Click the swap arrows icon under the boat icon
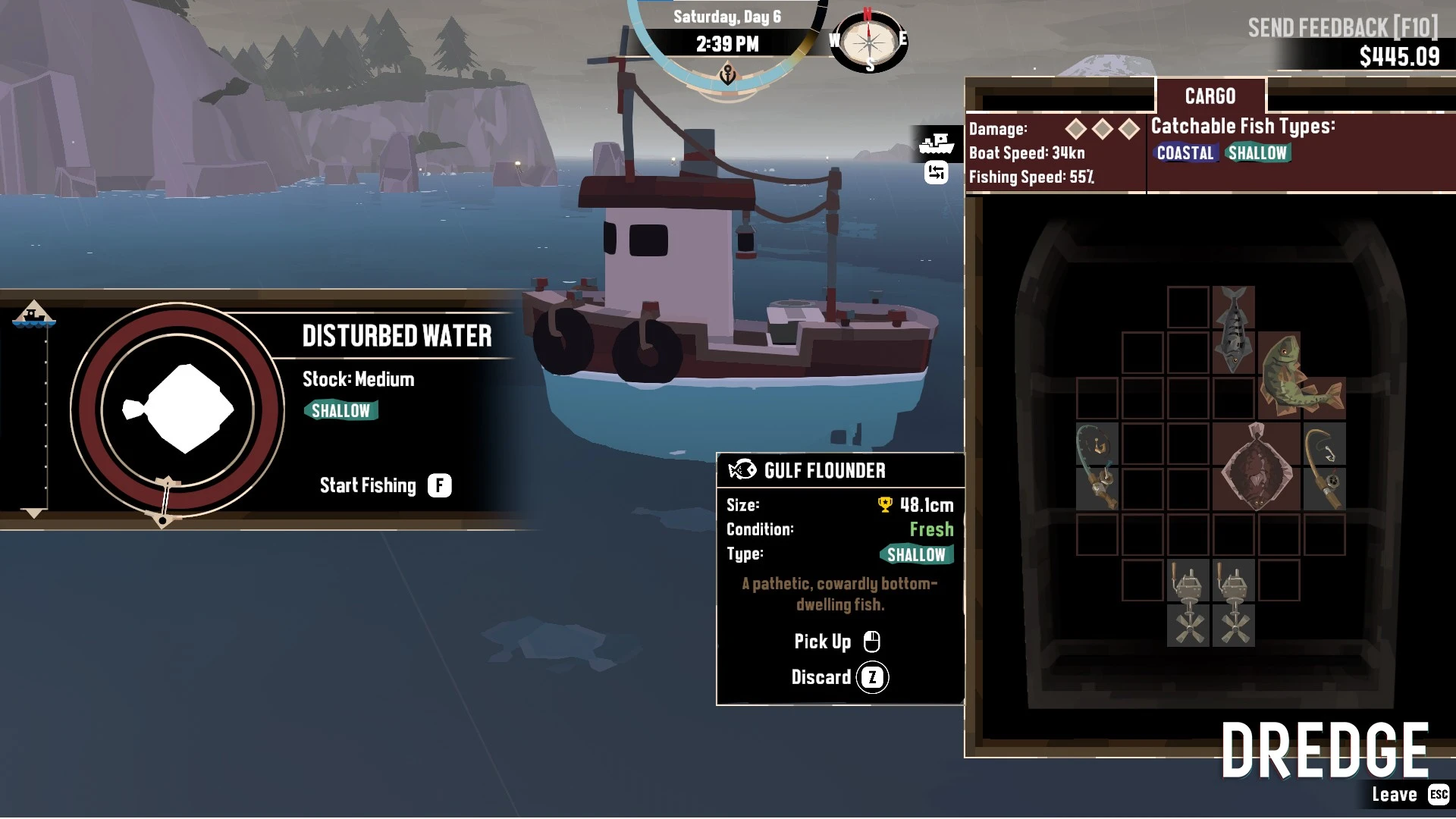Viewport: 1456px width, 819px height. click(937, 174)
